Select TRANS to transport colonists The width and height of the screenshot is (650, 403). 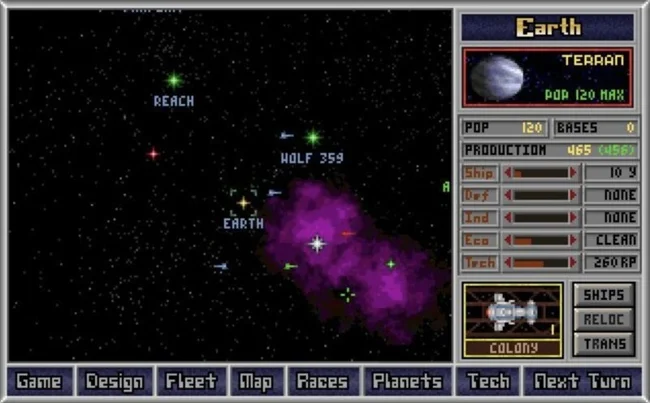[x=604, y=344]
